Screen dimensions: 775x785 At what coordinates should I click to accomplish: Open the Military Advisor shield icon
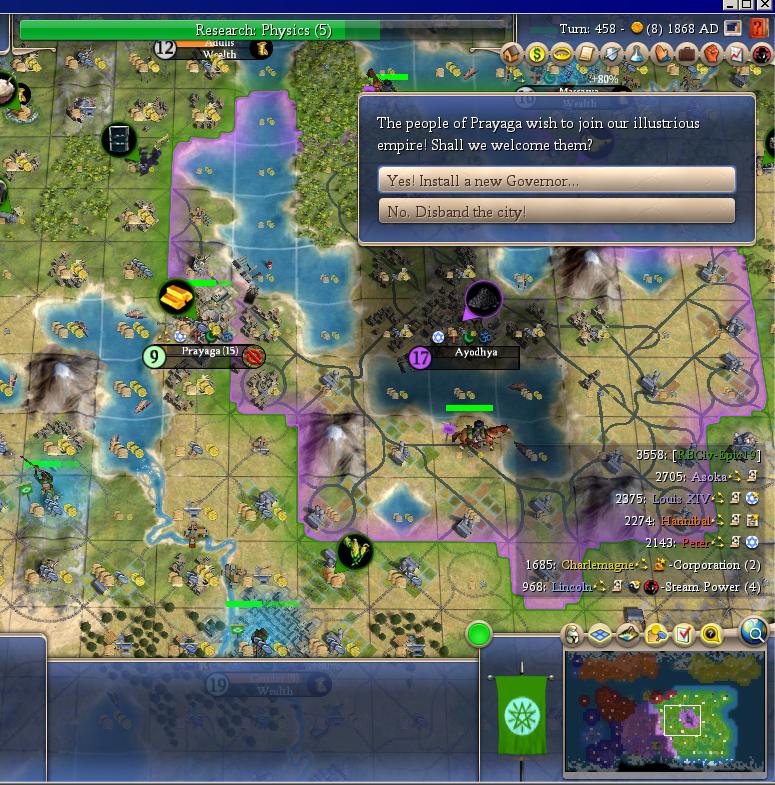612,54
